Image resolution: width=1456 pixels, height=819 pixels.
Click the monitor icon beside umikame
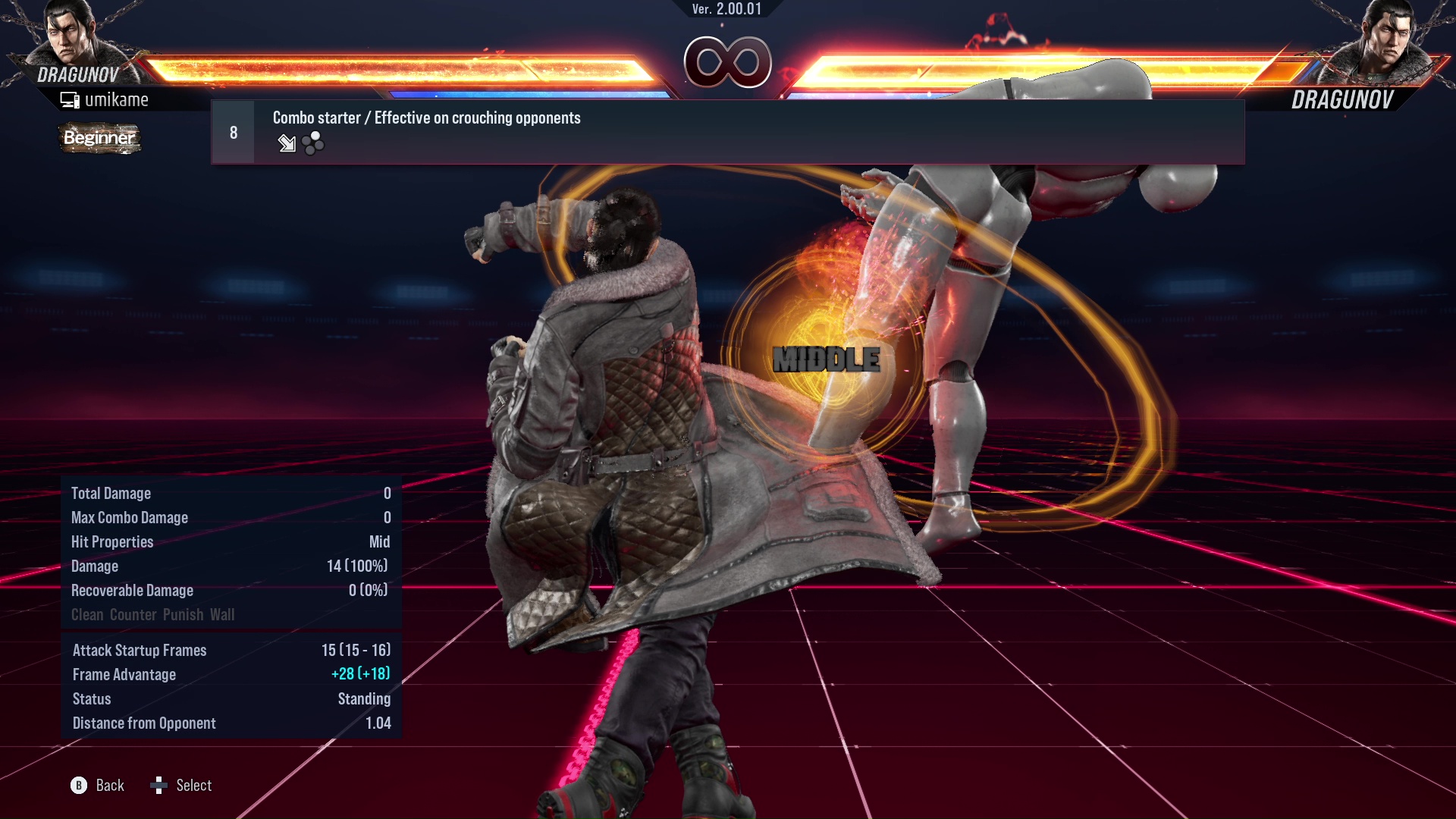pos(69,99)
